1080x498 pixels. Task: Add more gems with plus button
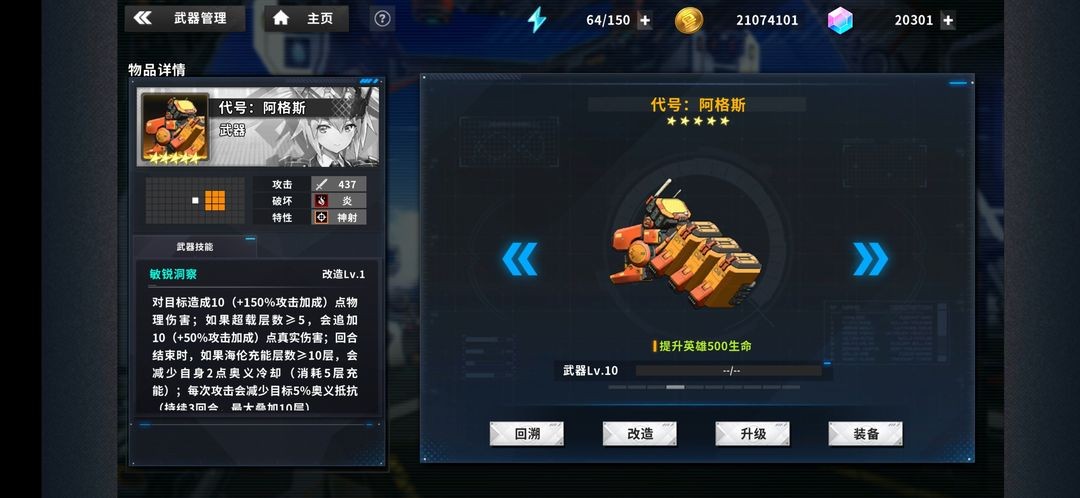click(x=947, y=20)
